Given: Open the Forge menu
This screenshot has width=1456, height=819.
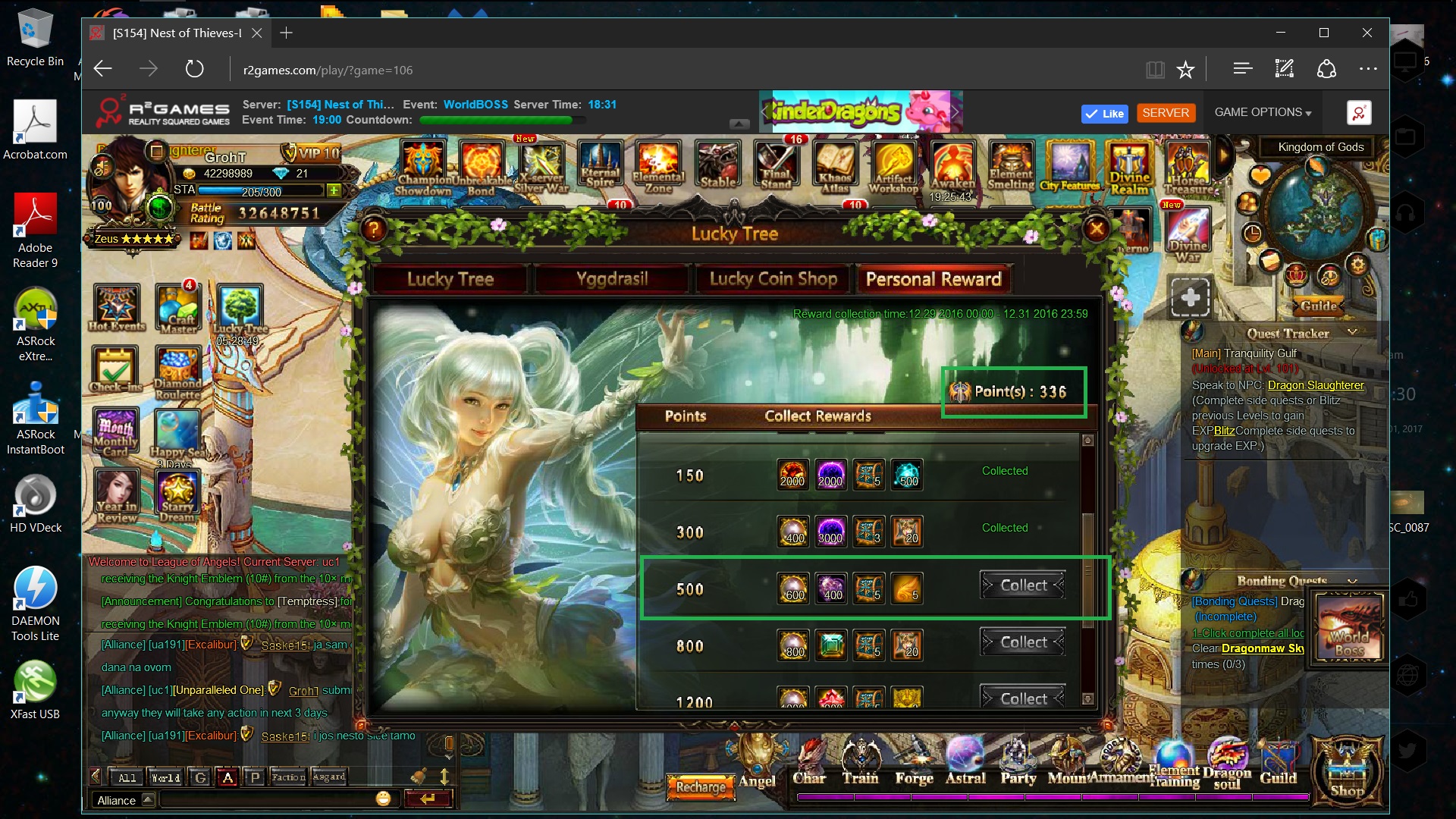Looking at the screenshot, I should coord(914,762).
